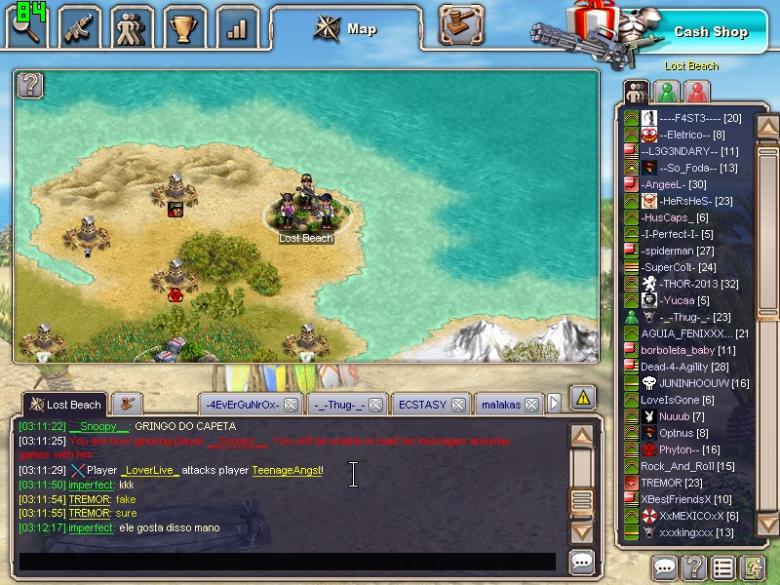This screenshot has height=585, width=780.
Task: Open the Cash Shop
Action: coord(710,31)
